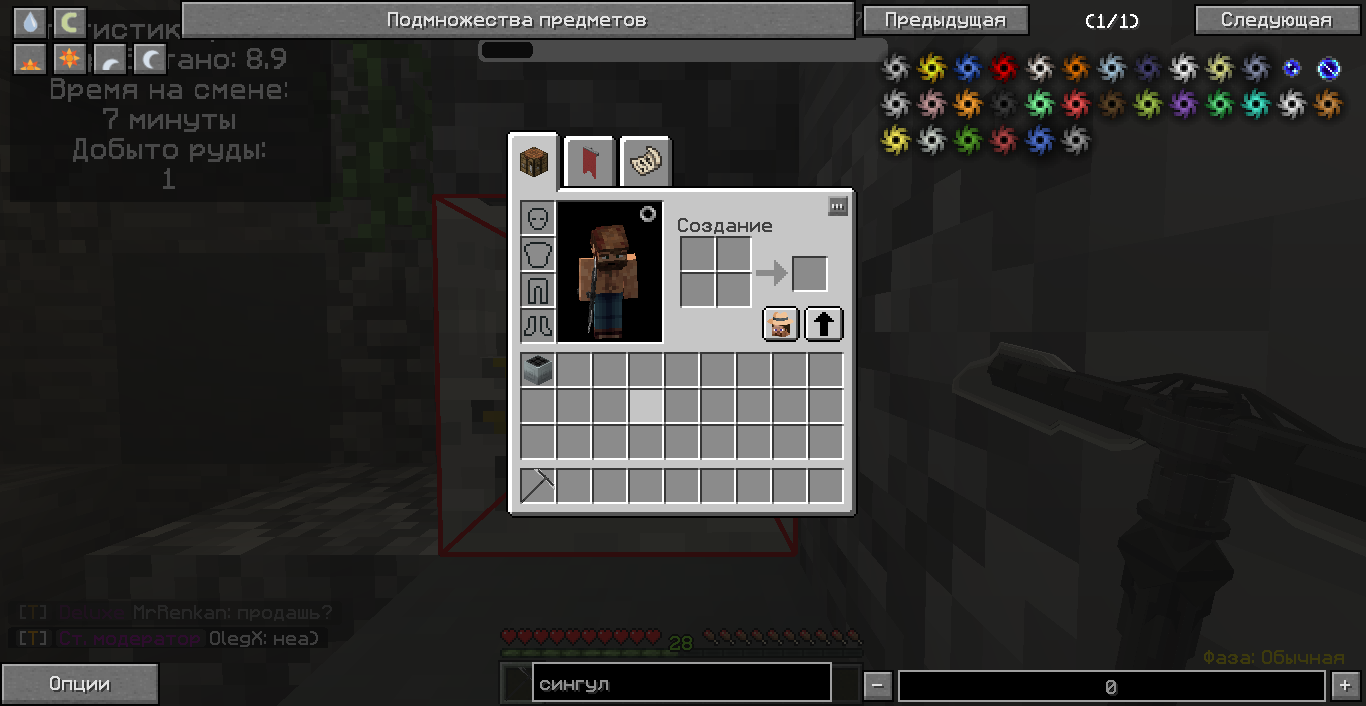Go to the Предыдущая item page

pyautogui.click(x=944, y=20)
